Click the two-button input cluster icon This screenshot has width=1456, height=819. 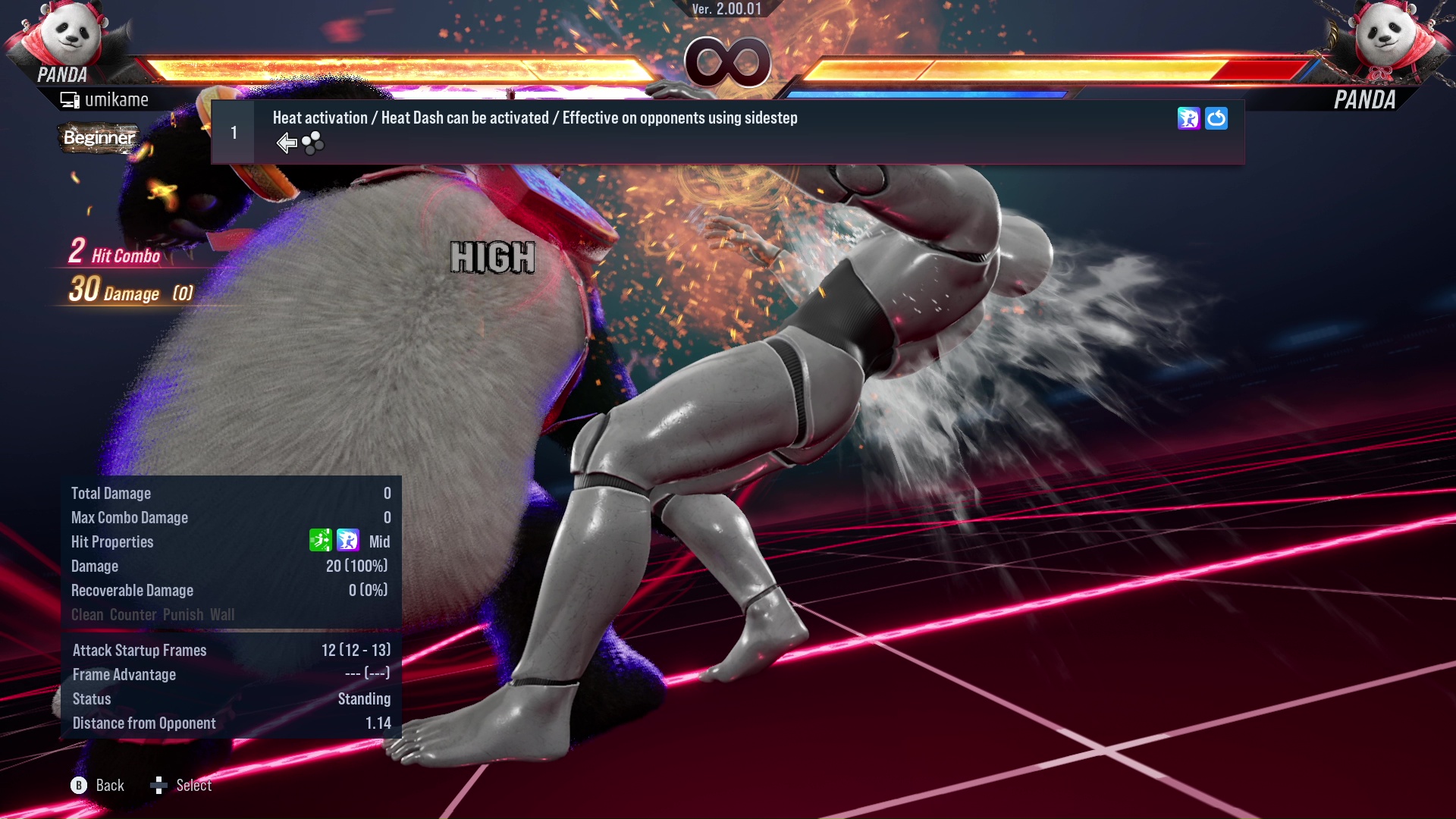click(311, 143)
